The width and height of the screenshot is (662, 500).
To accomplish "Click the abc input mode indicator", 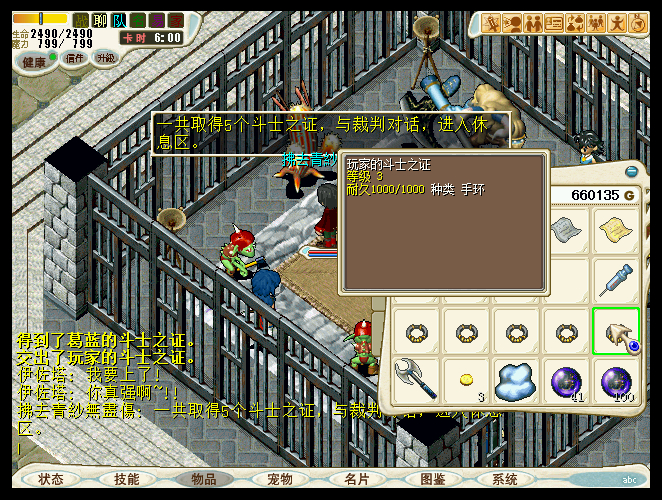I will tap(630, 480).
